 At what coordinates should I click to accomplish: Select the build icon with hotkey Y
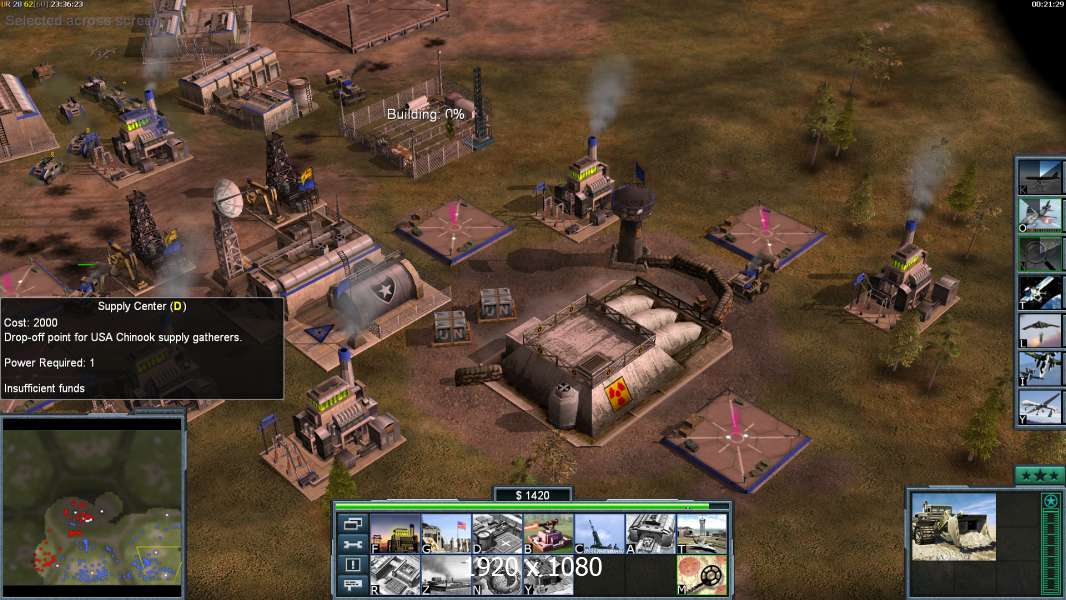(548, 574)
